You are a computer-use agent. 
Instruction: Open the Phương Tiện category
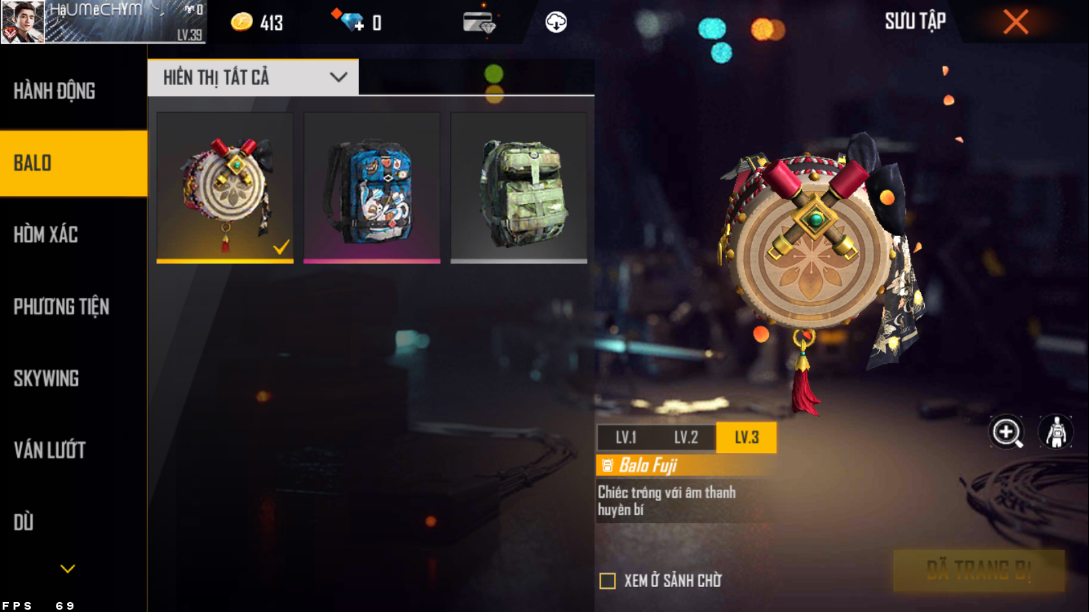[x=61, y=307]
